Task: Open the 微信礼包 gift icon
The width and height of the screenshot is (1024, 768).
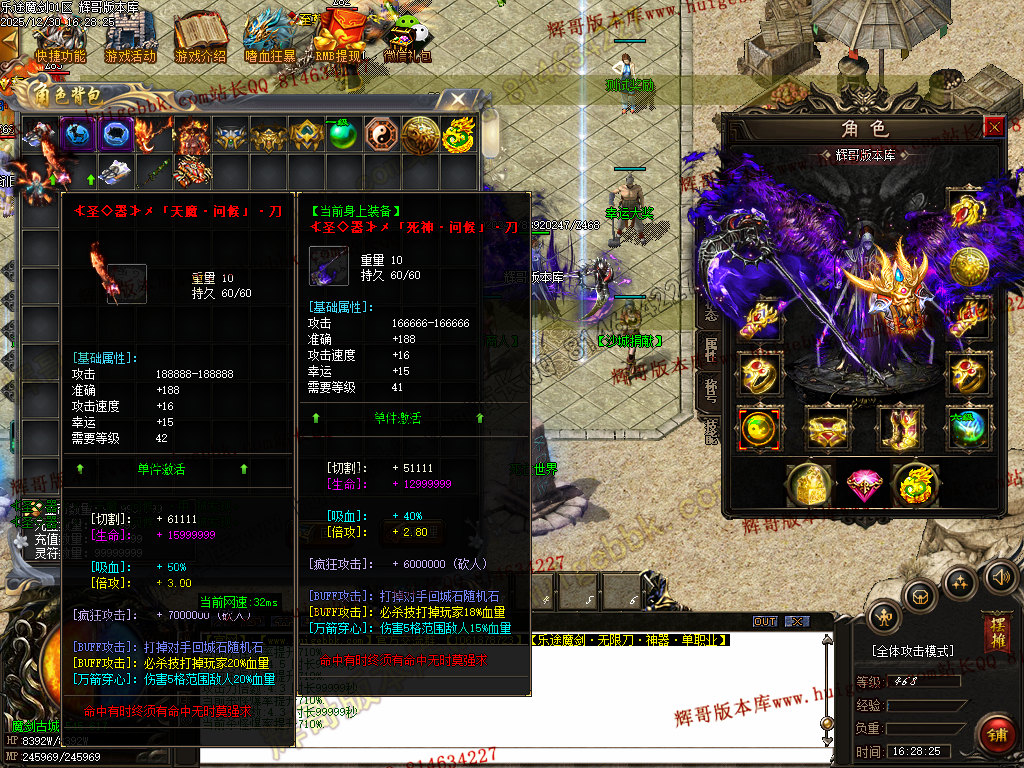Action: click(409, 38)
